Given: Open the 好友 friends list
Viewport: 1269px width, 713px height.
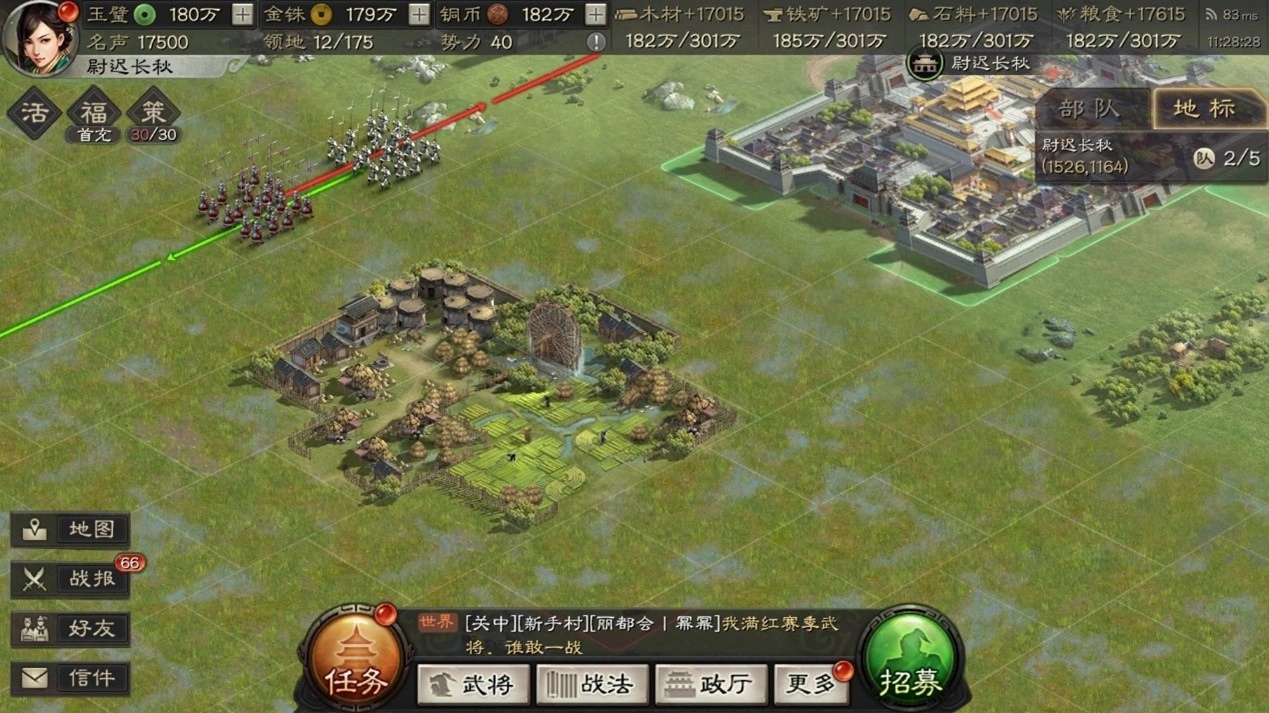Looking at the screenshot, I should (x=71, y=629).
